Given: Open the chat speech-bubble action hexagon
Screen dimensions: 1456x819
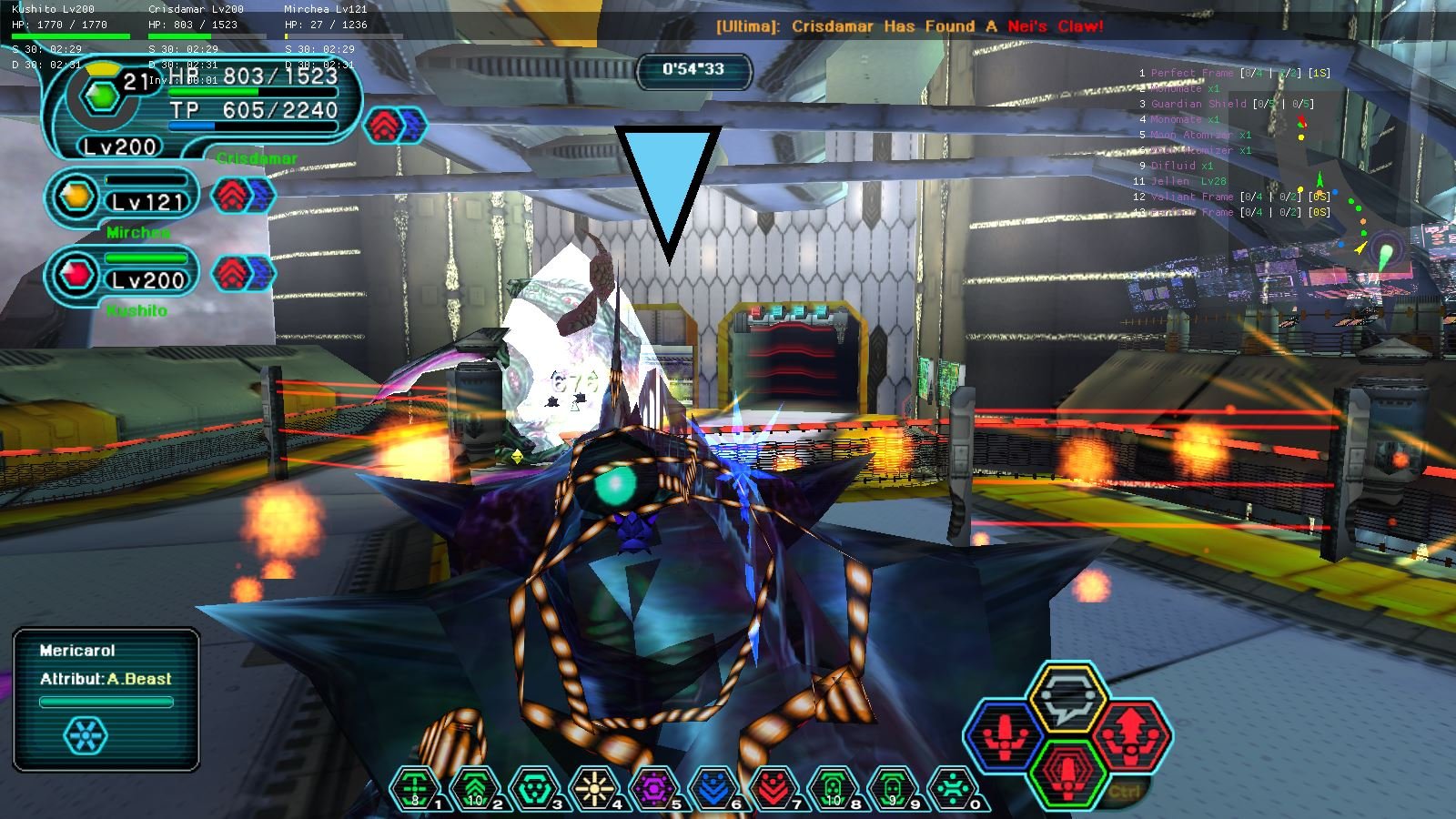Looking at the screenshot, I should pos(1067,698).
